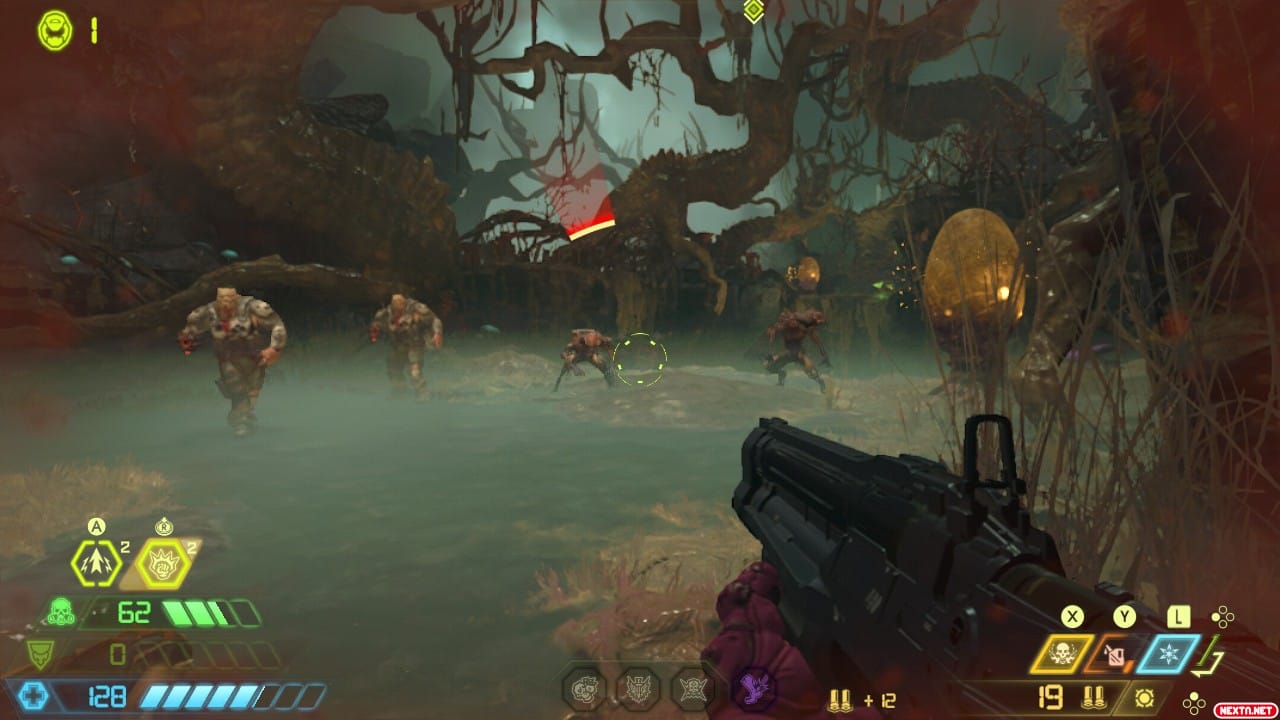Open the NEXTN.NET watermark link

coord(1244,708)
